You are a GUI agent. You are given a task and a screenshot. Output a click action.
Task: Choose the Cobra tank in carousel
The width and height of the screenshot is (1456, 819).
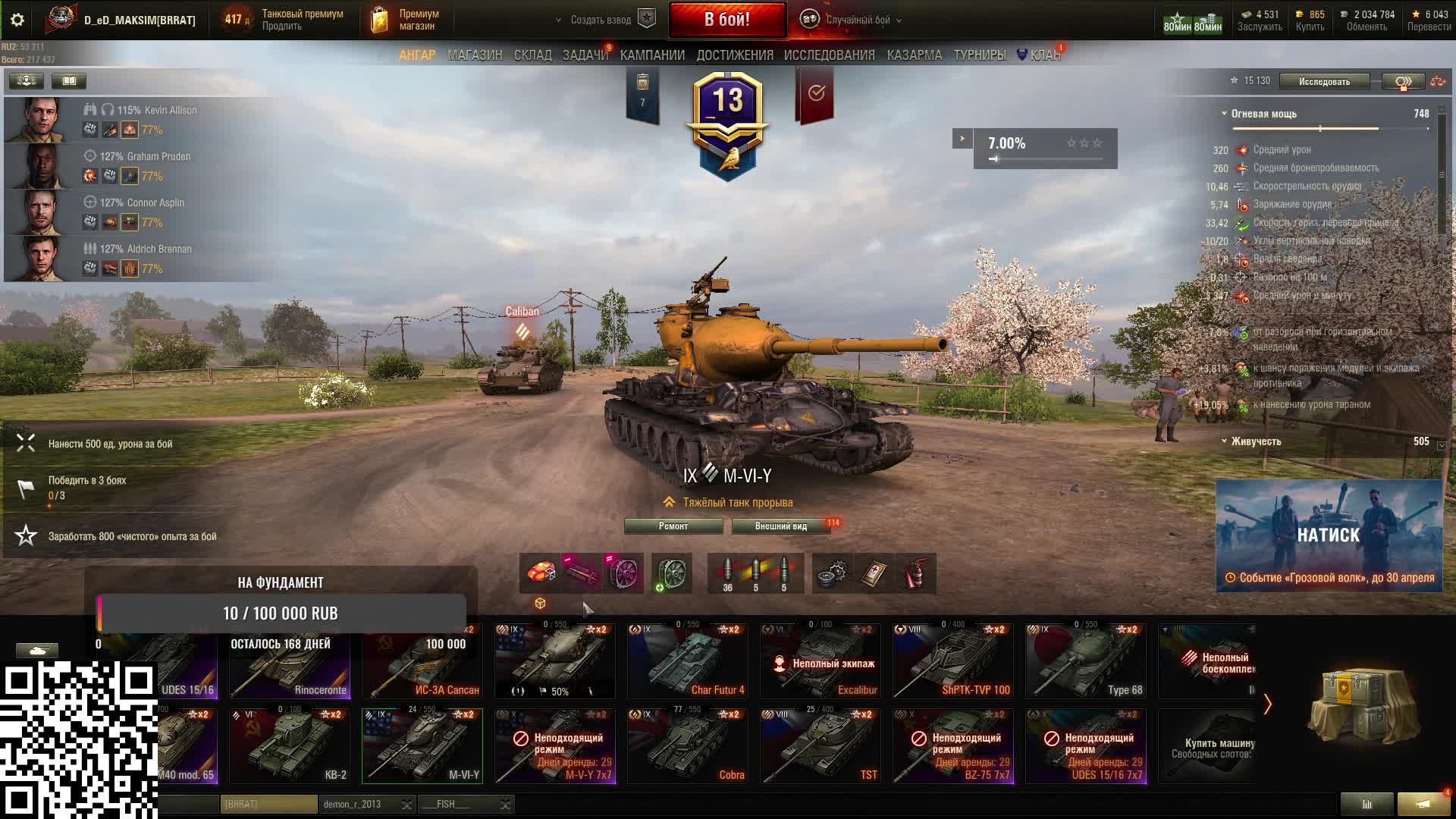687,746
